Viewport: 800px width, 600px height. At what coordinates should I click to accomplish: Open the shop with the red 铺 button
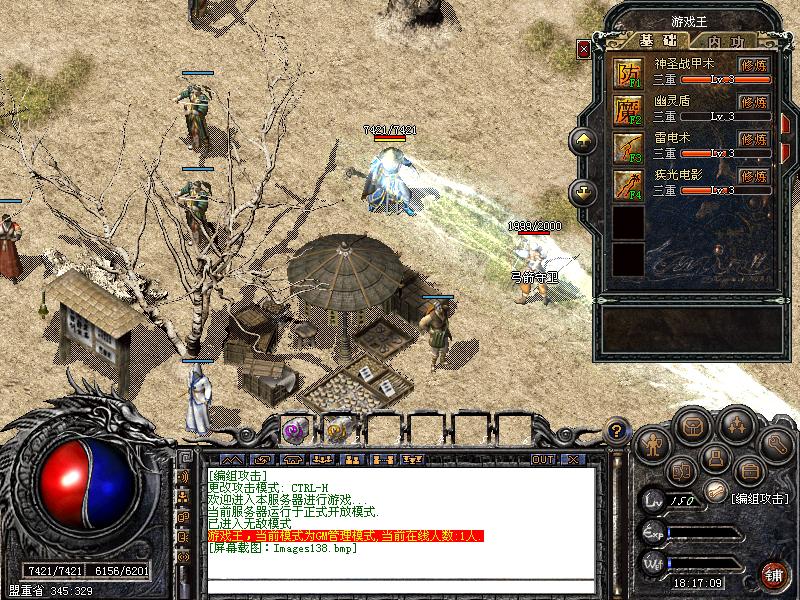[773, 574]
